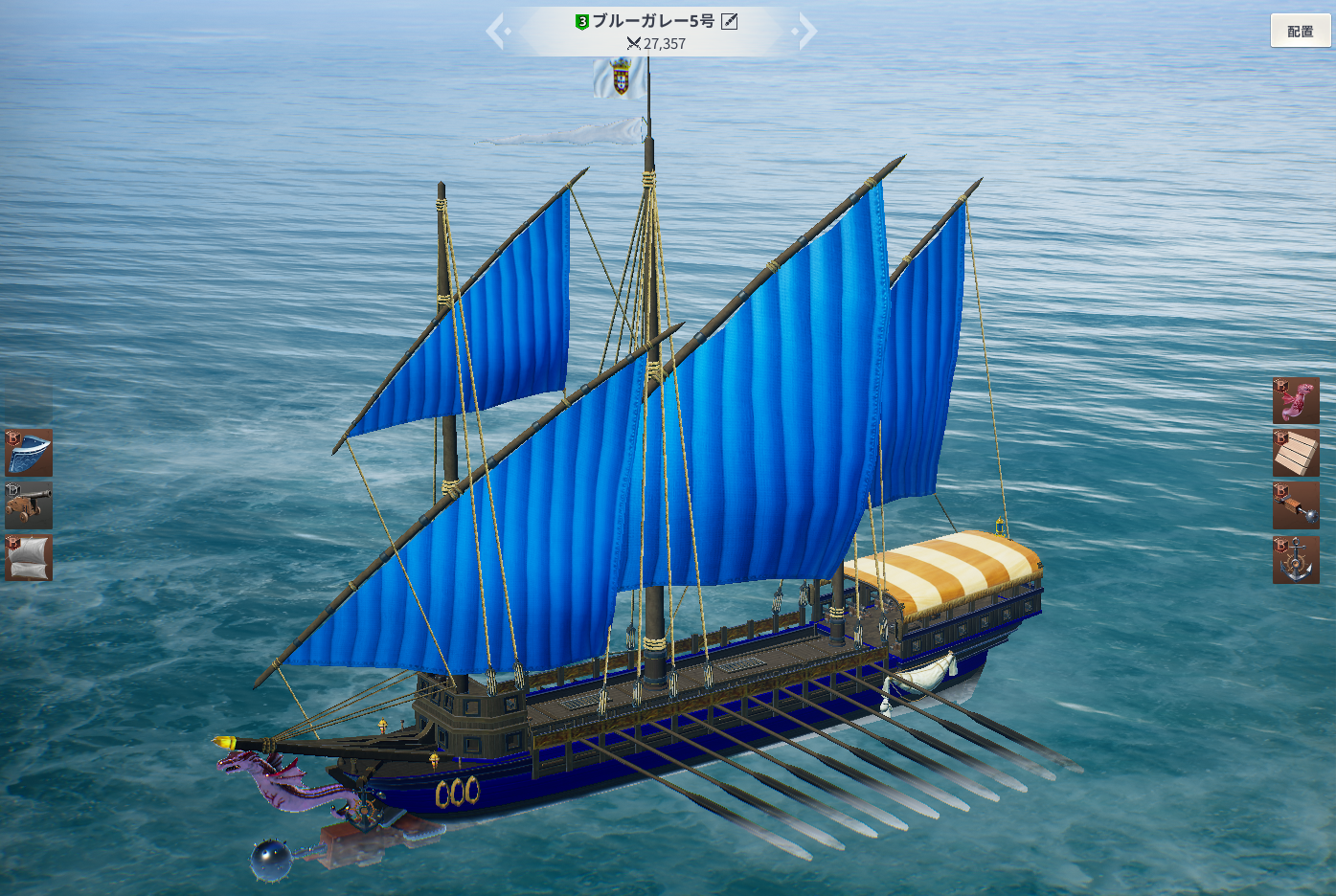The width and height of the screenshot is (1336, 896).
Task: Open the 配置 placement button
Action: (x=1300, y=32)
